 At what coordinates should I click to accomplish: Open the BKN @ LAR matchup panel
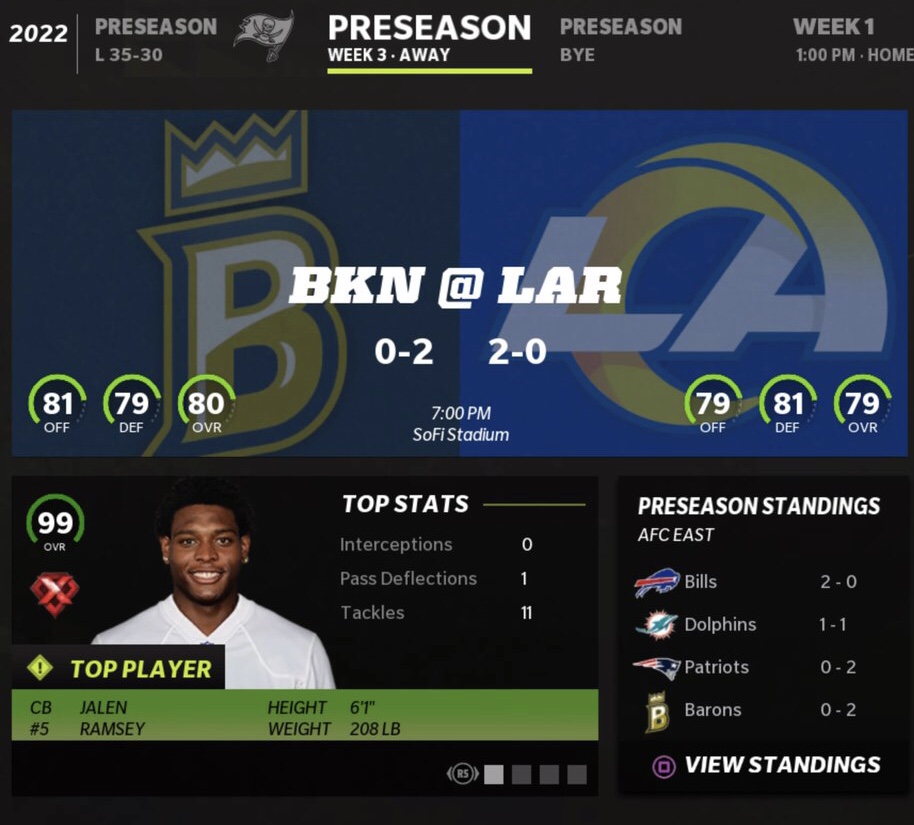coord(459,284)
